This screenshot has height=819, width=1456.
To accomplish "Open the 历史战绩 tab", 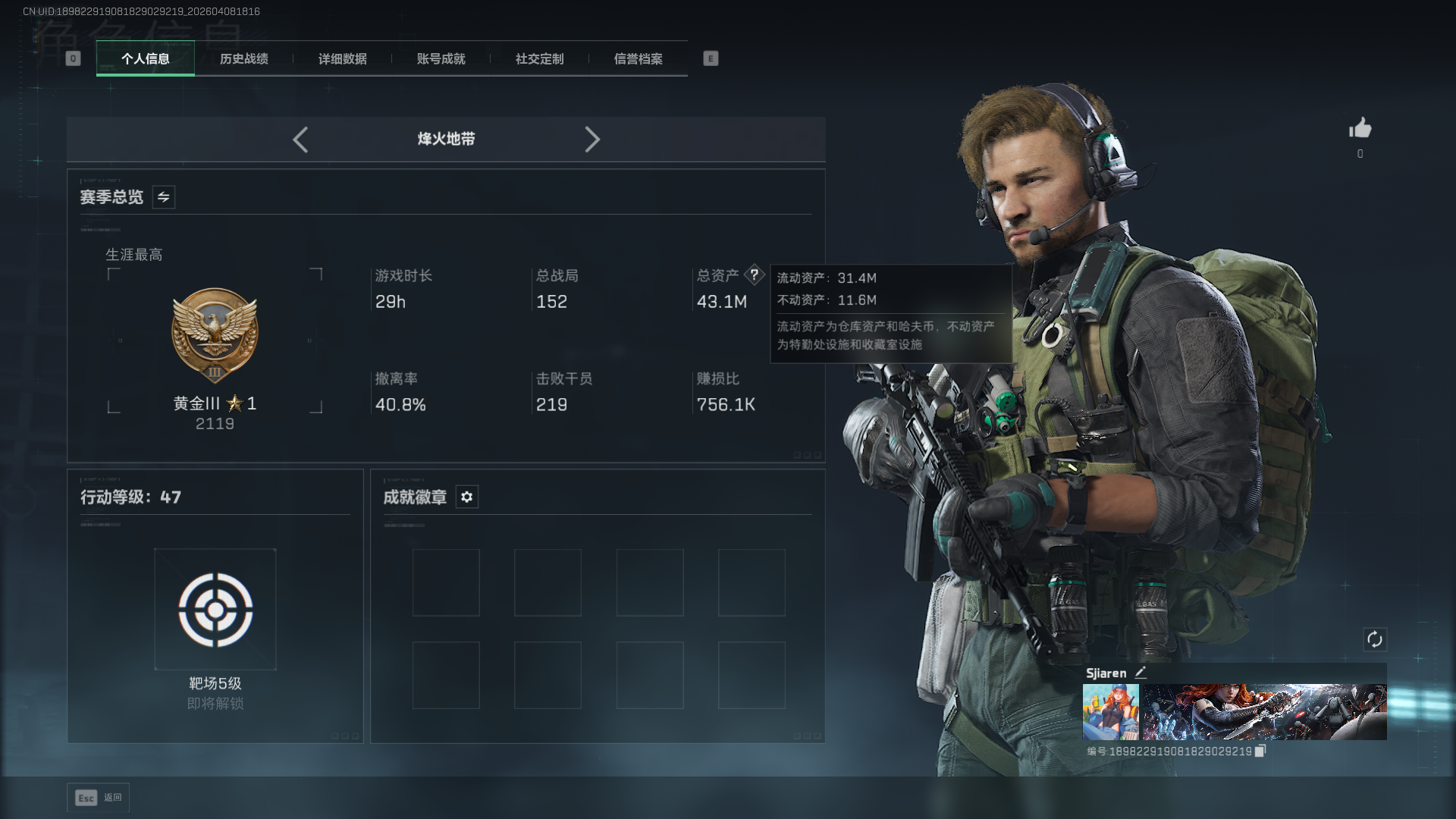I will click(244, 59).
